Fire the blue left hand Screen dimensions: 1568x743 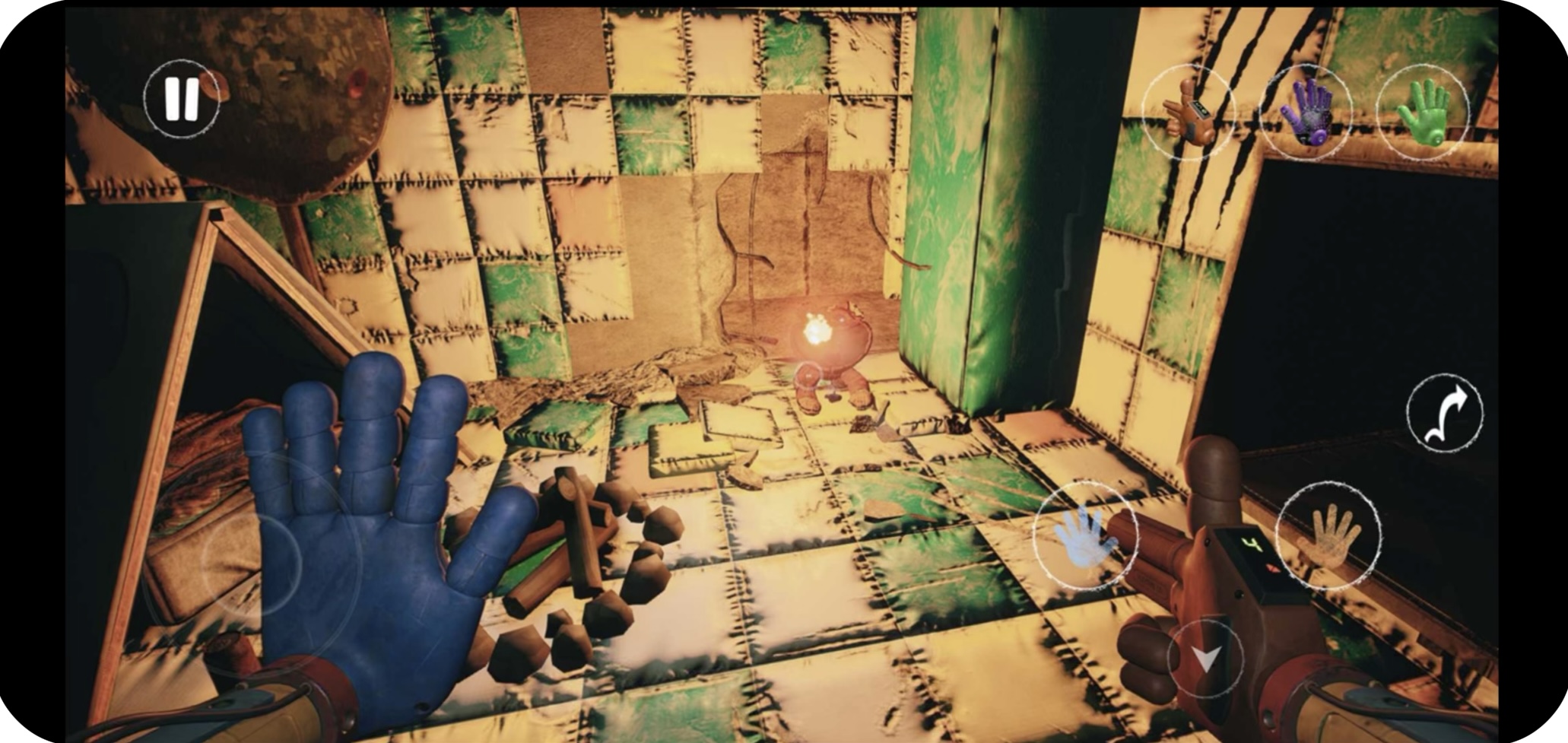click(x=1085, y=535)
